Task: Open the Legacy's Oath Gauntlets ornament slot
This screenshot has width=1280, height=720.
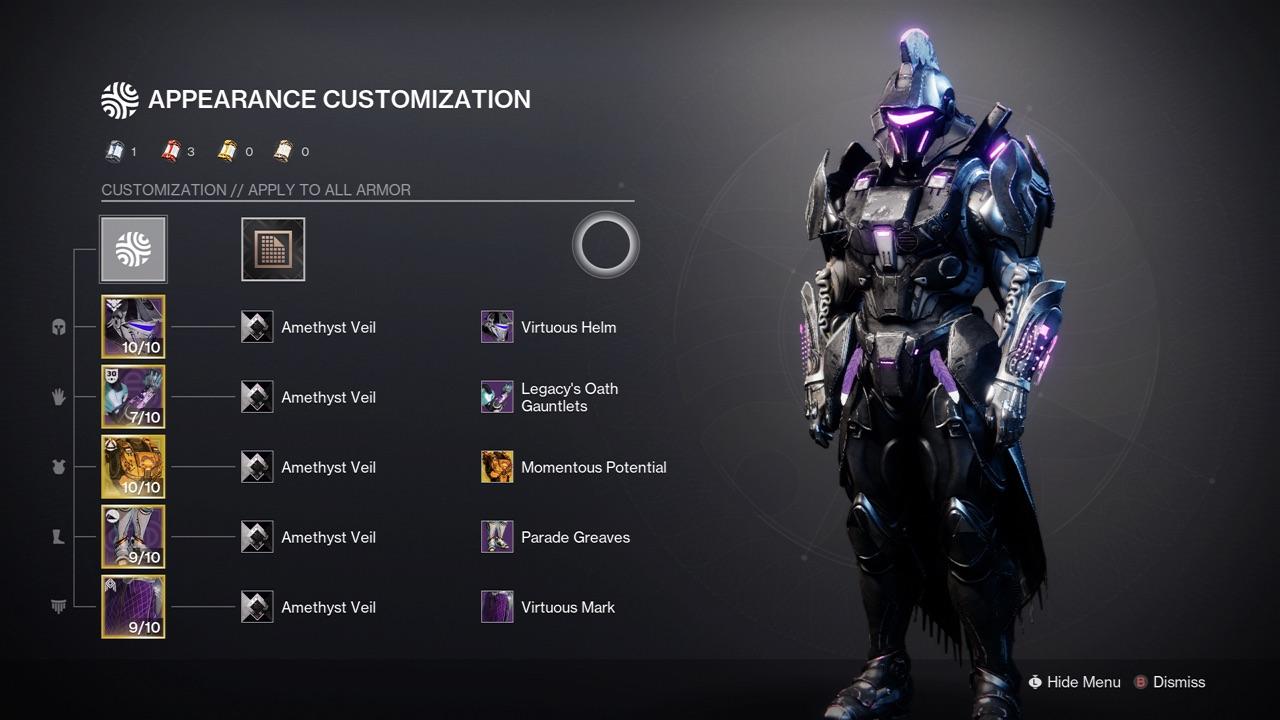Action: pyautogui.click(x=497, y=397)
